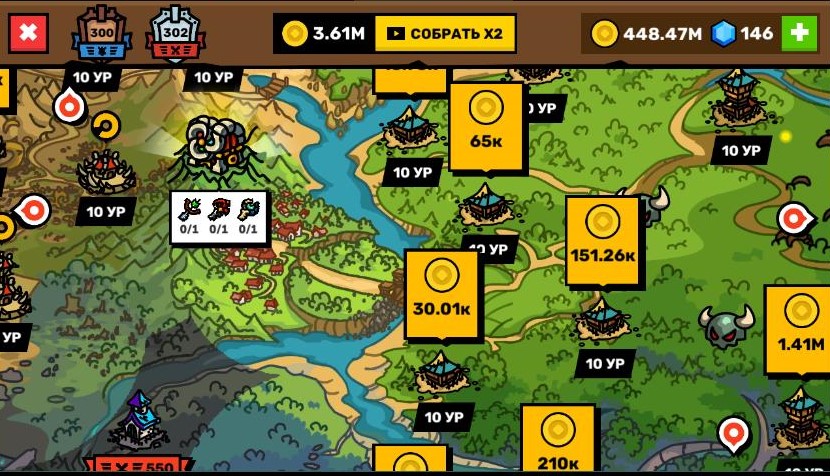Add currency with the green plus button
The image size is (830, 476).
click(x=799, y=33)
